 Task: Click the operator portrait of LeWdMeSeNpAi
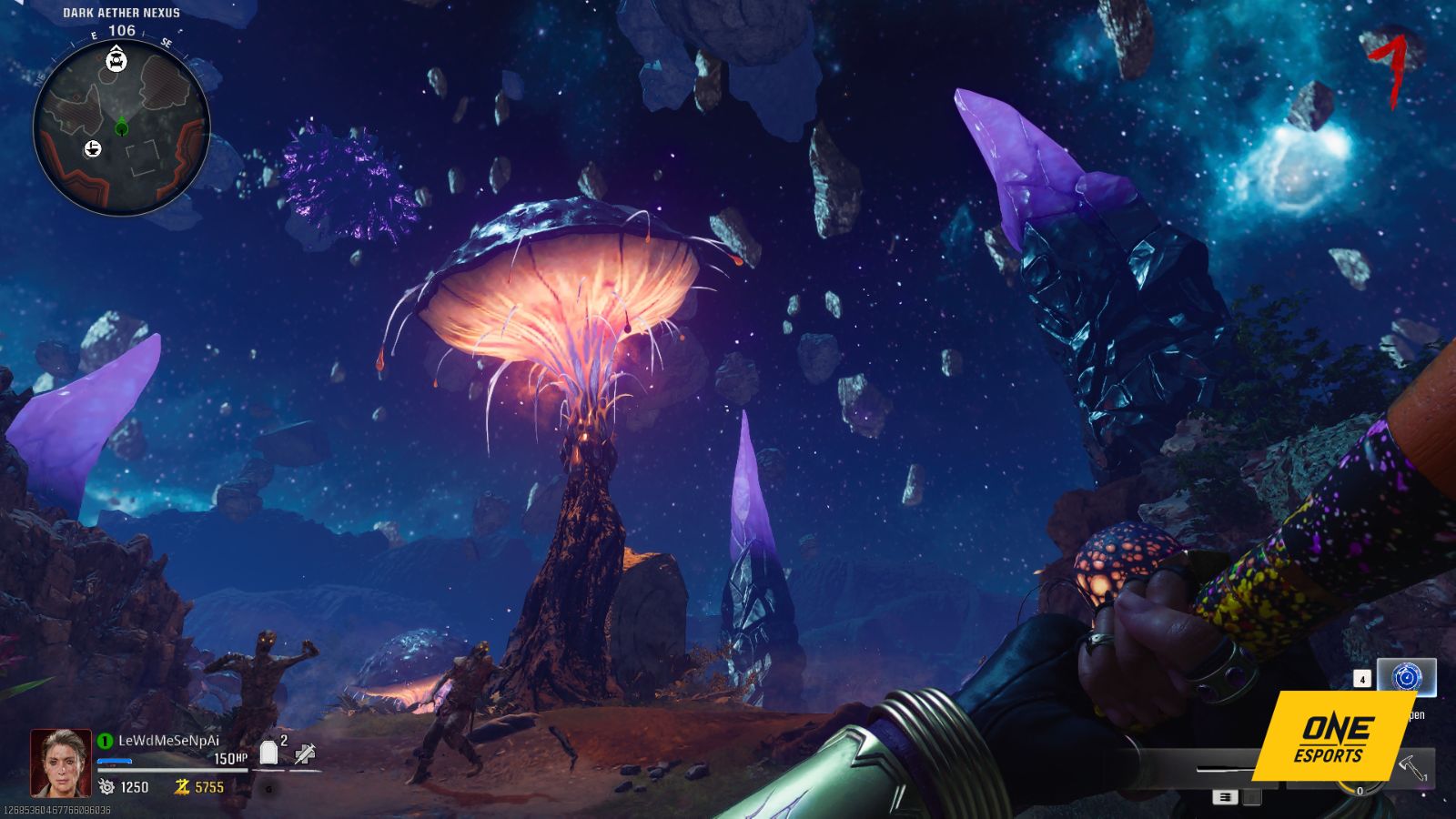(x=61, y=763)
